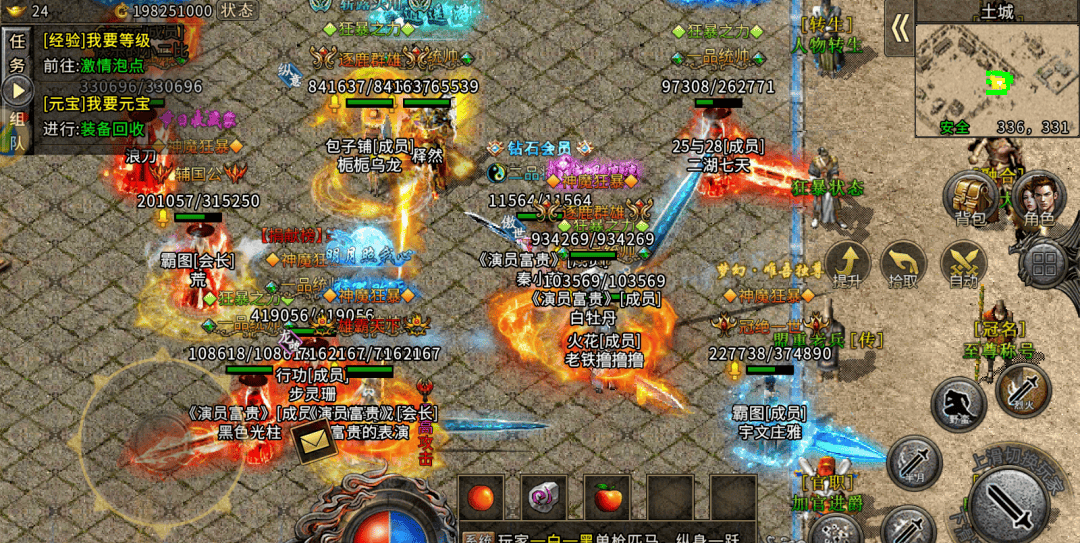Screen dimensions: 1080x543
Task: Activate the 烈火 flame sword skill
Action: click(1021, 387)
